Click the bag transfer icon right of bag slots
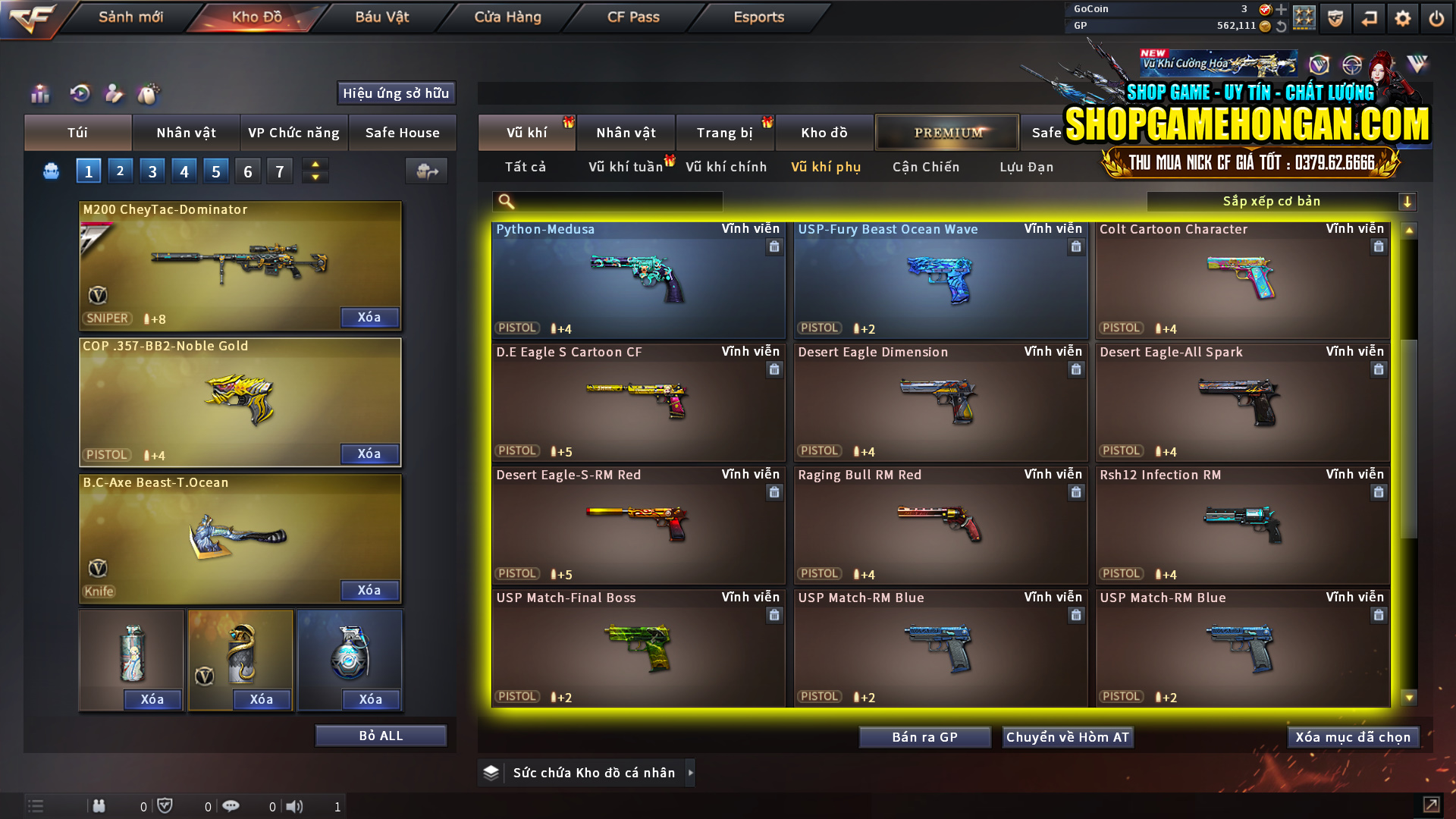Screen dimensions: 1456x819 tap(426, 171)
